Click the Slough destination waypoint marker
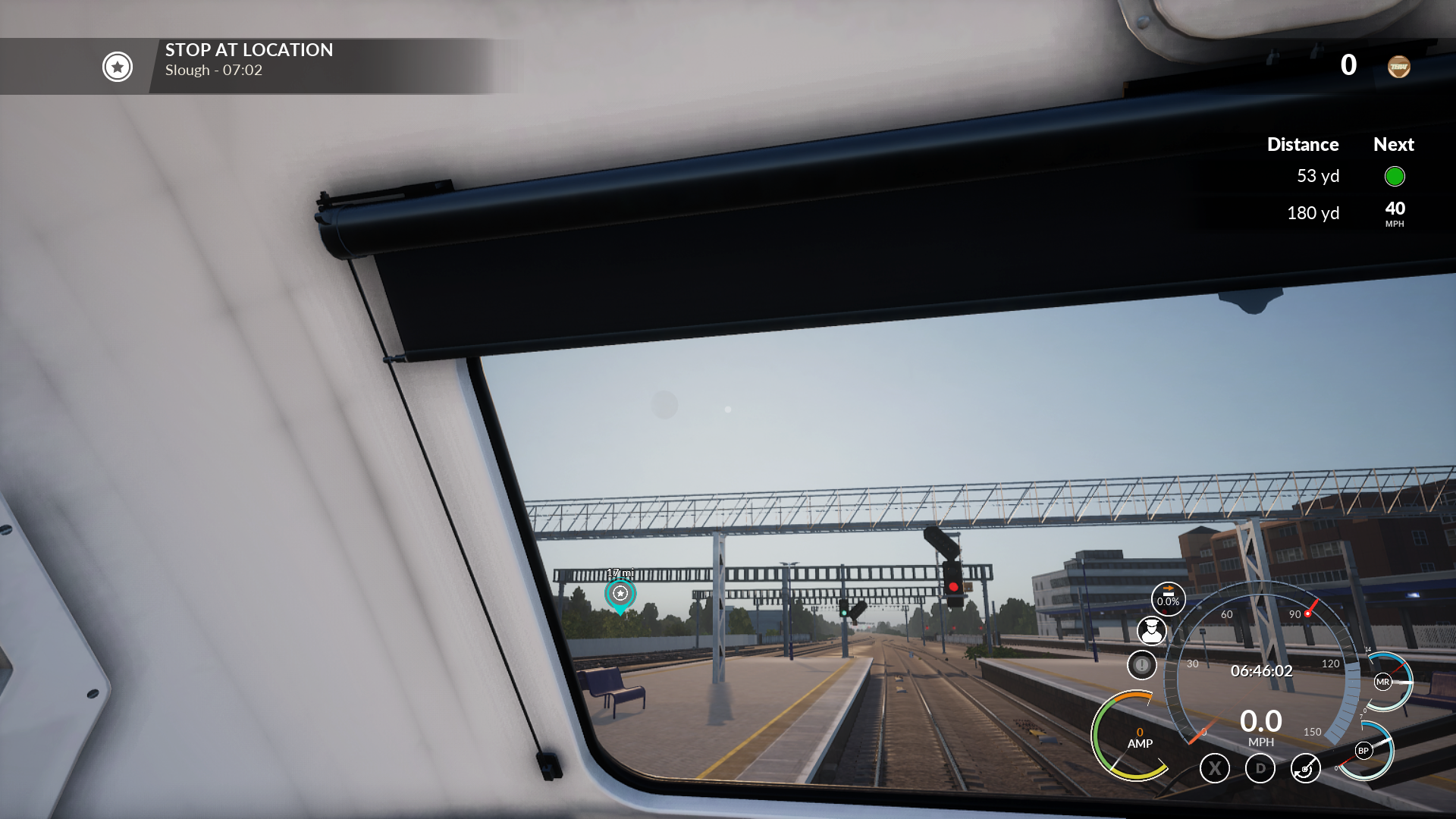 click(x=620, y=594)
